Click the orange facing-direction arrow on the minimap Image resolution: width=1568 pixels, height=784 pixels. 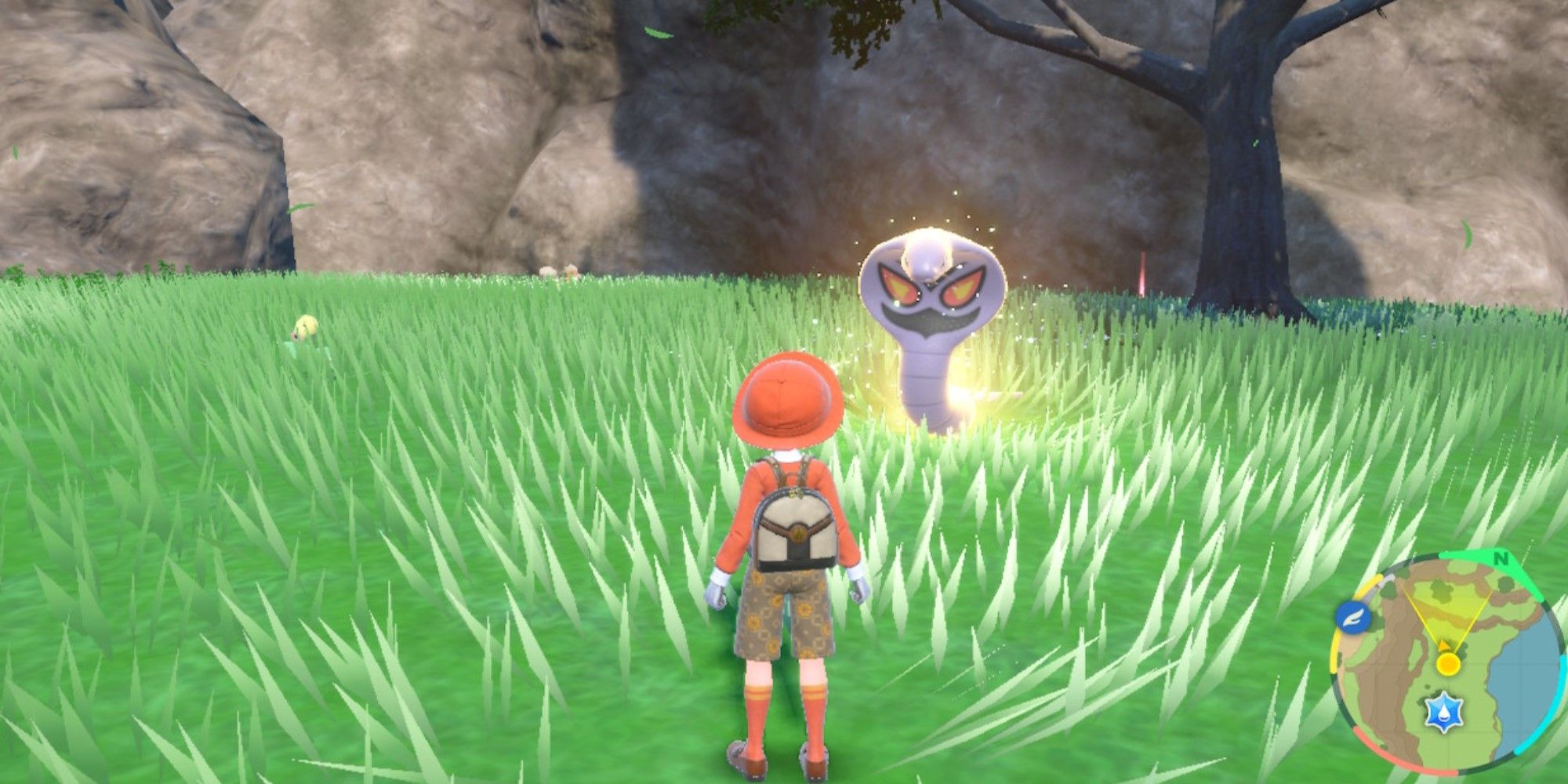pos(1444,643)
